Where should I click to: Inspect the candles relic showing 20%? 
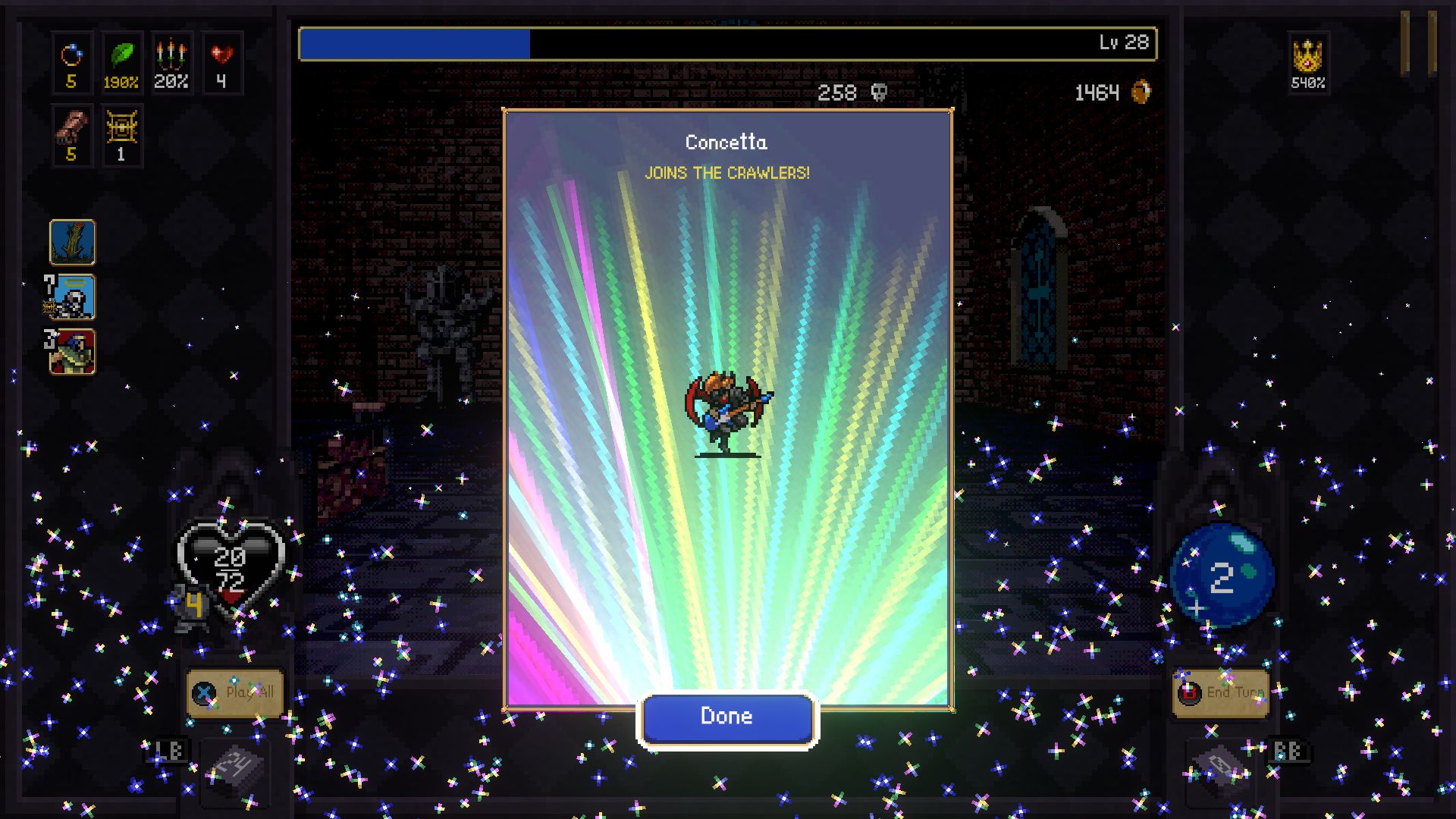171,61
